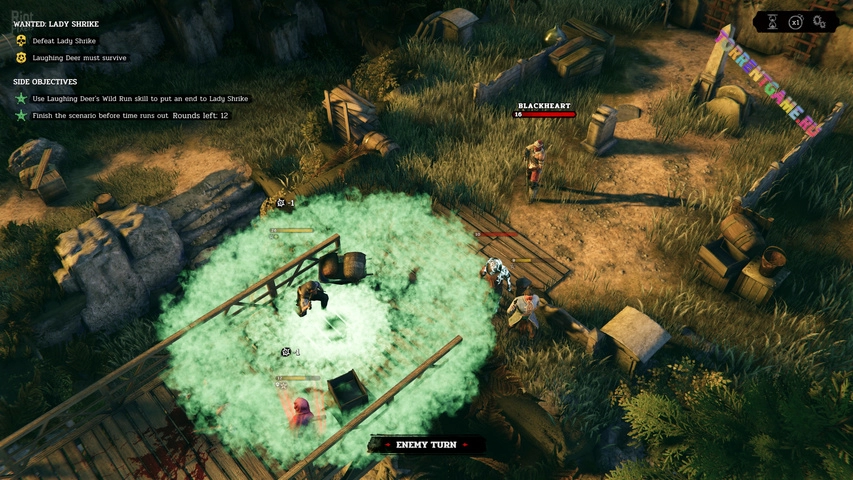Image resolution: width=853 pixels, height=480 pixels.
Task: Toggle the x1 game speed button
Action: coord(796,22)
